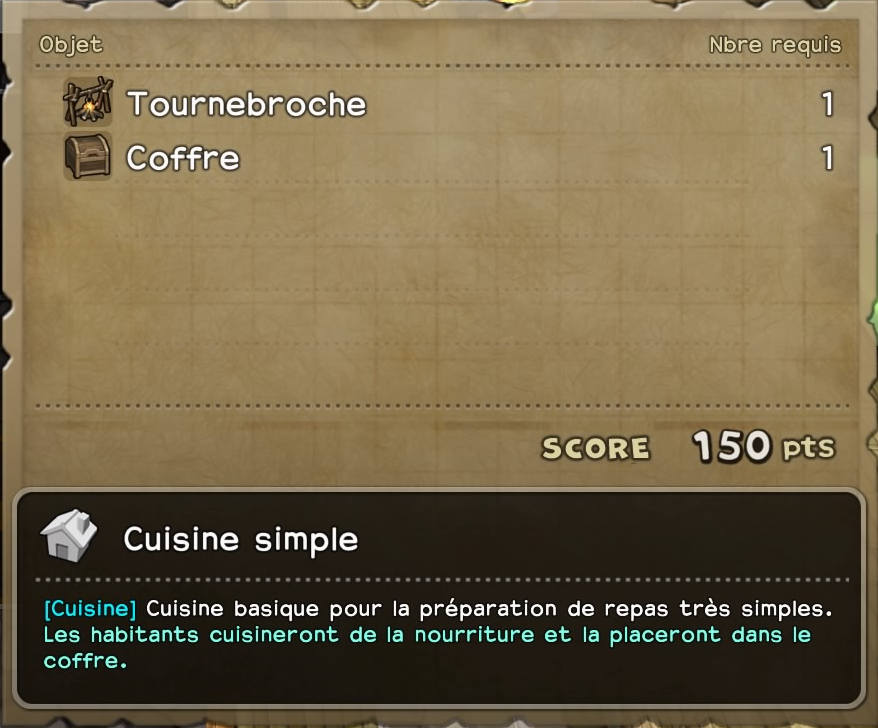This screenshot has width=878, height=728.
Task: Click the Cuisine simple house icon
Action: tap(69, 537)
